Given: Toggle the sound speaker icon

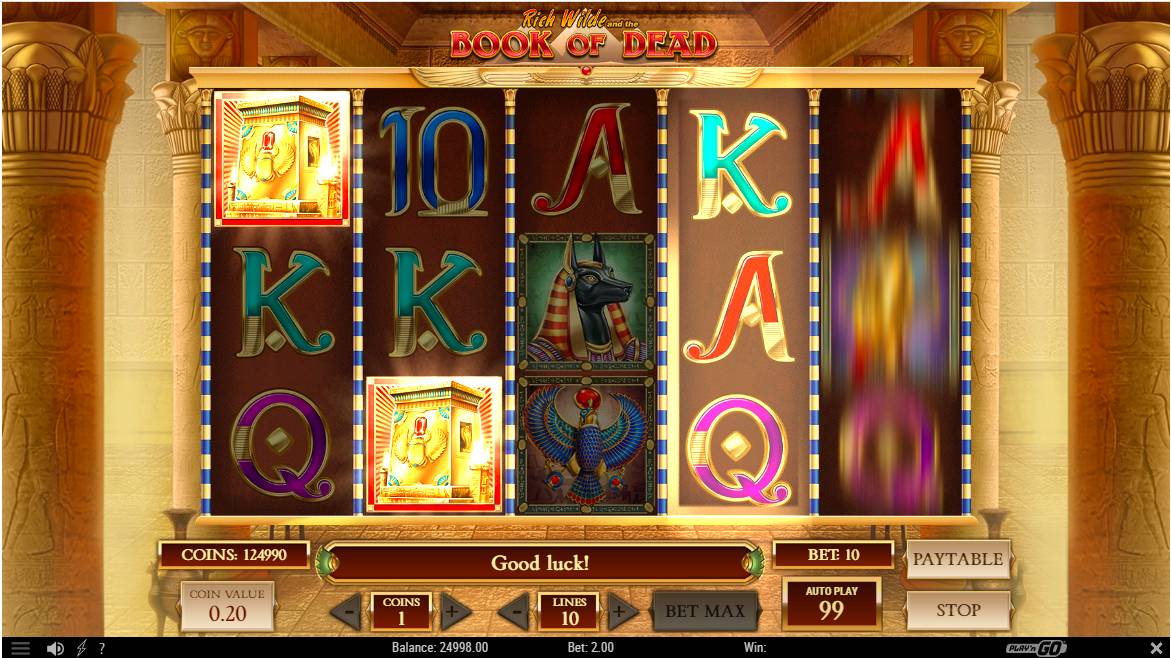Looking at the screenshot, I should 55,648.
